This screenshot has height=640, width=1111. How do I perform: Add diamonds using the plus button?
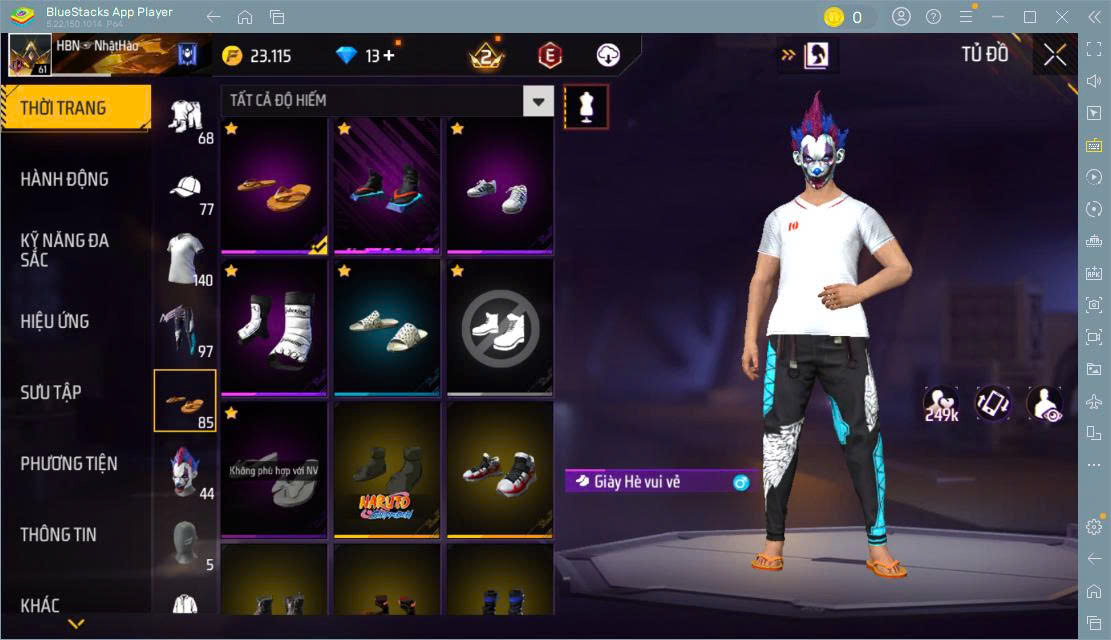click(389, 56)
